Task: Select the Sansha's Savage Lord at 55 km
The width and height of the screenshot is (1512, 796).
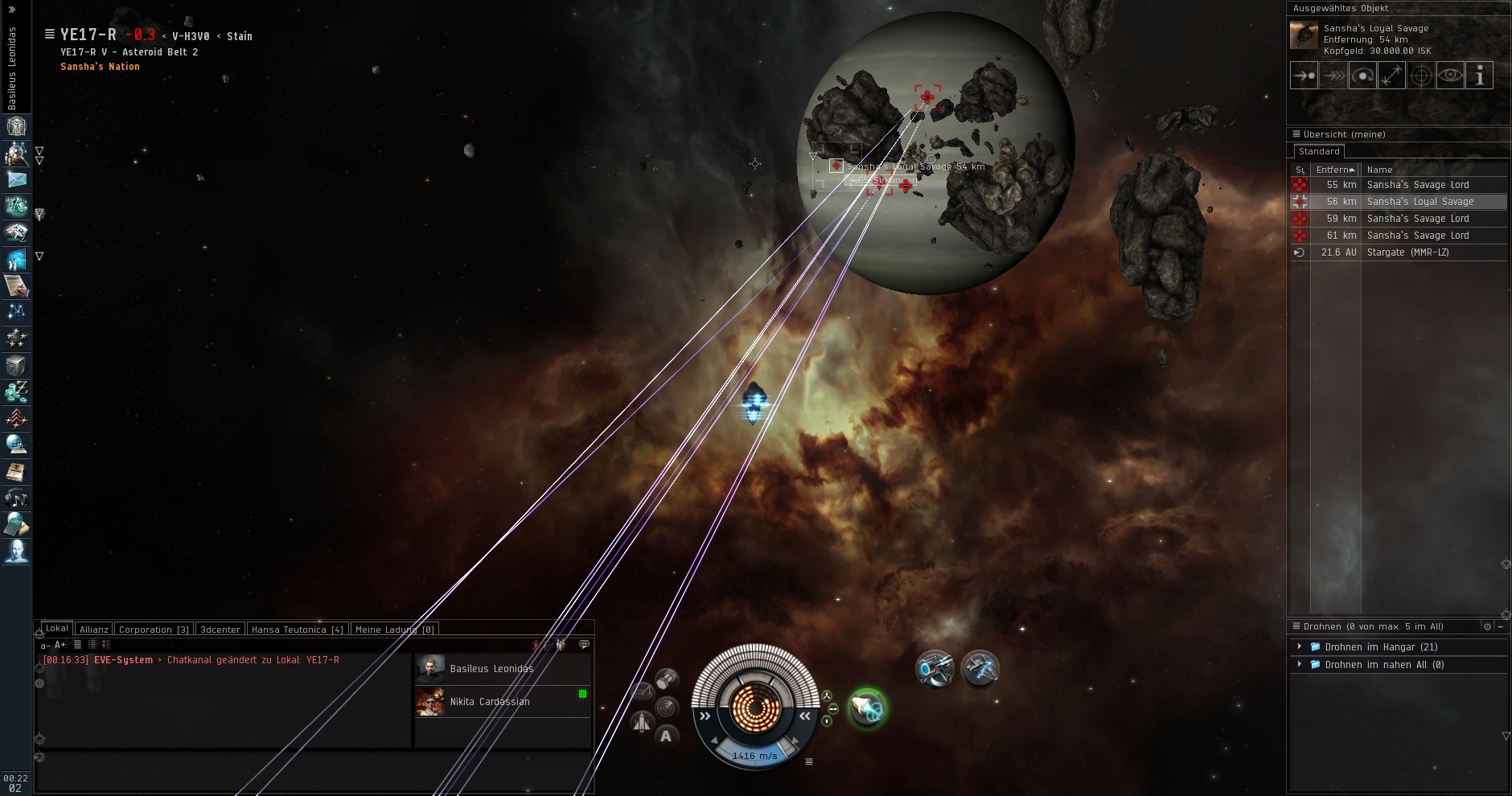Action: coord(1417,185)
